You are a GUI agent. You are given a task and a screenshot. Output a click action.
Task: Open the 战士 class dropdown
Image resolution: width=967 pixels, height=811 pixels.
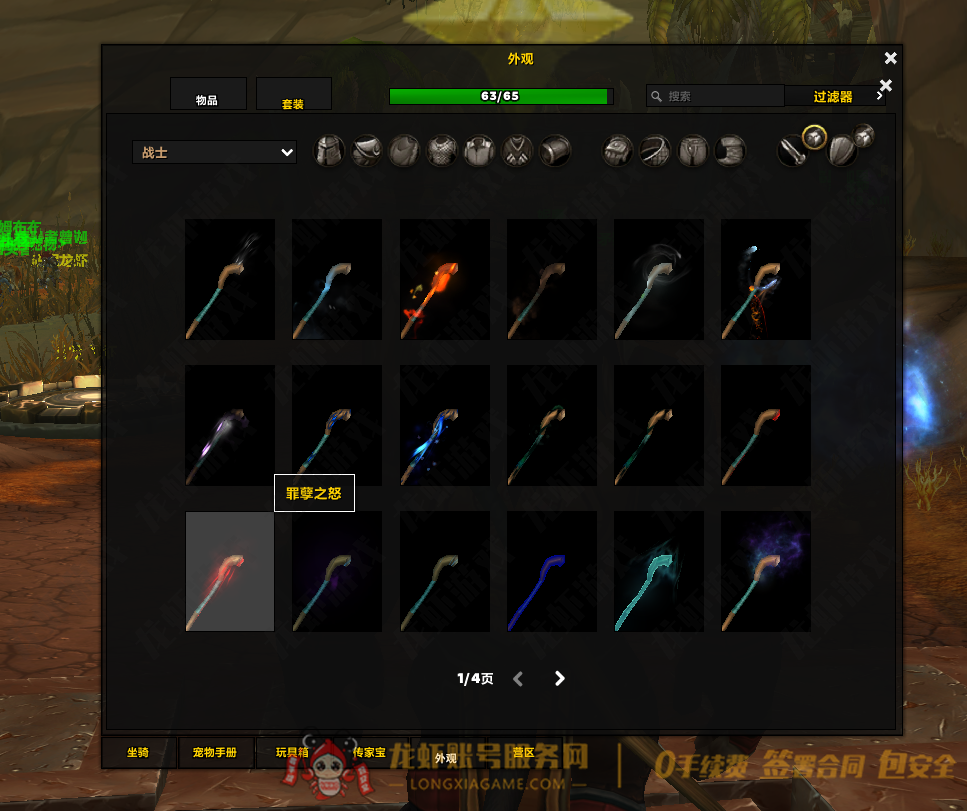(214, 152)
